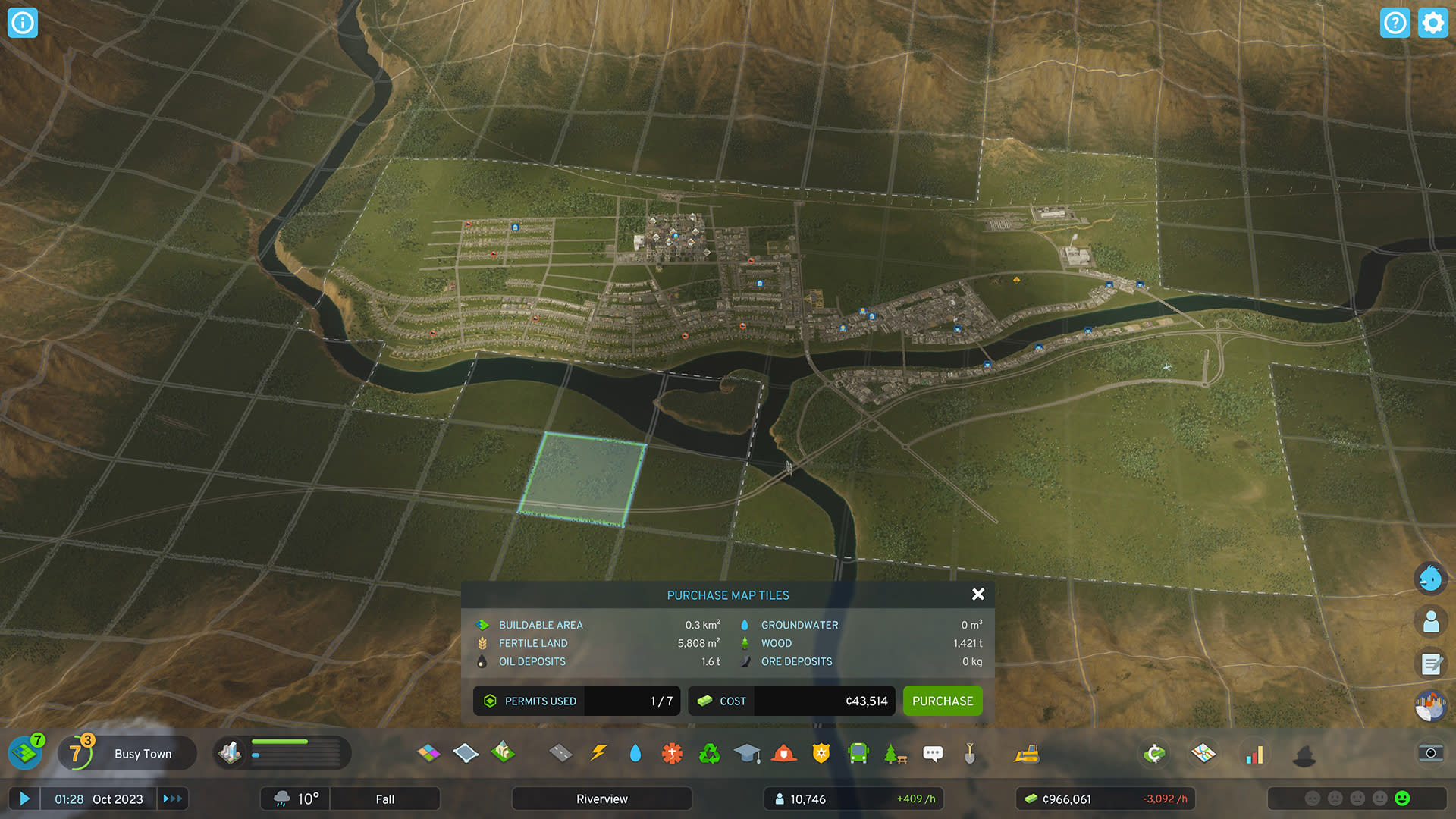Image resolution: width=1456 pixels, height=819 pixels.
Task: Select the Roads construction tool
Action: [562, 753]
